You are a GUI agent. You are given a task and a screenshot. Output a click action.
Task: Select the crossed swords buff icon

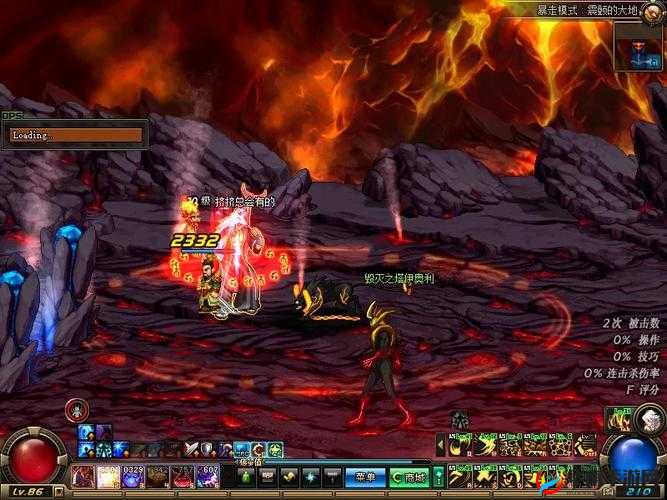pos(191,449)
